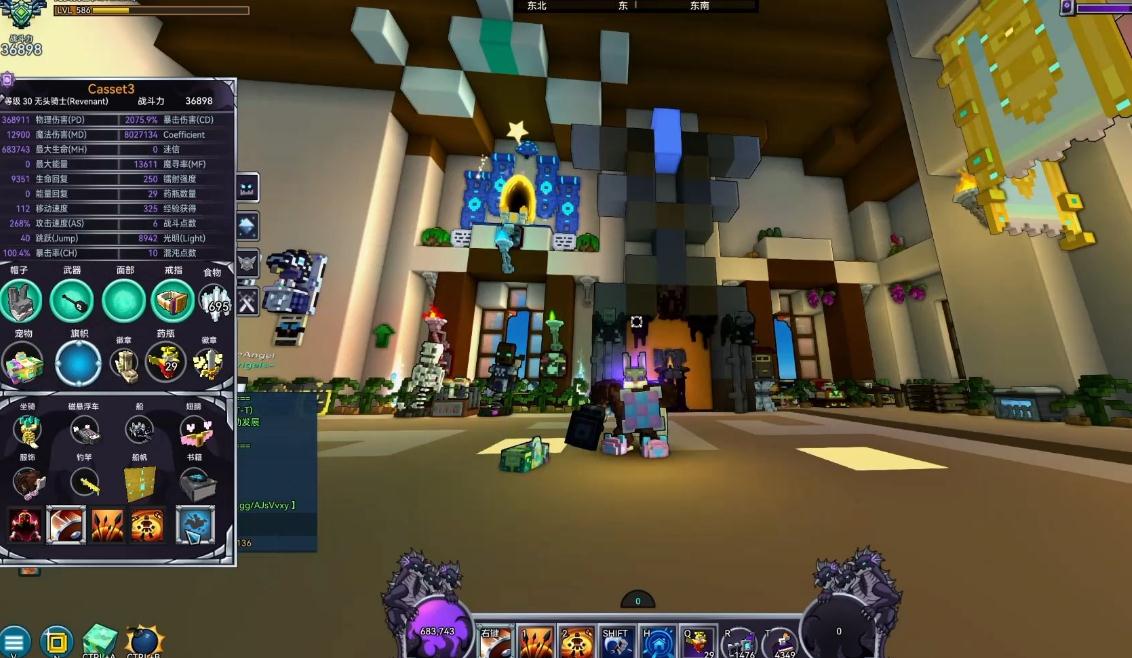Screen dimensions: 1132x658
Task: Select the wings (翅膀) slot
Action: pos(194,430)
